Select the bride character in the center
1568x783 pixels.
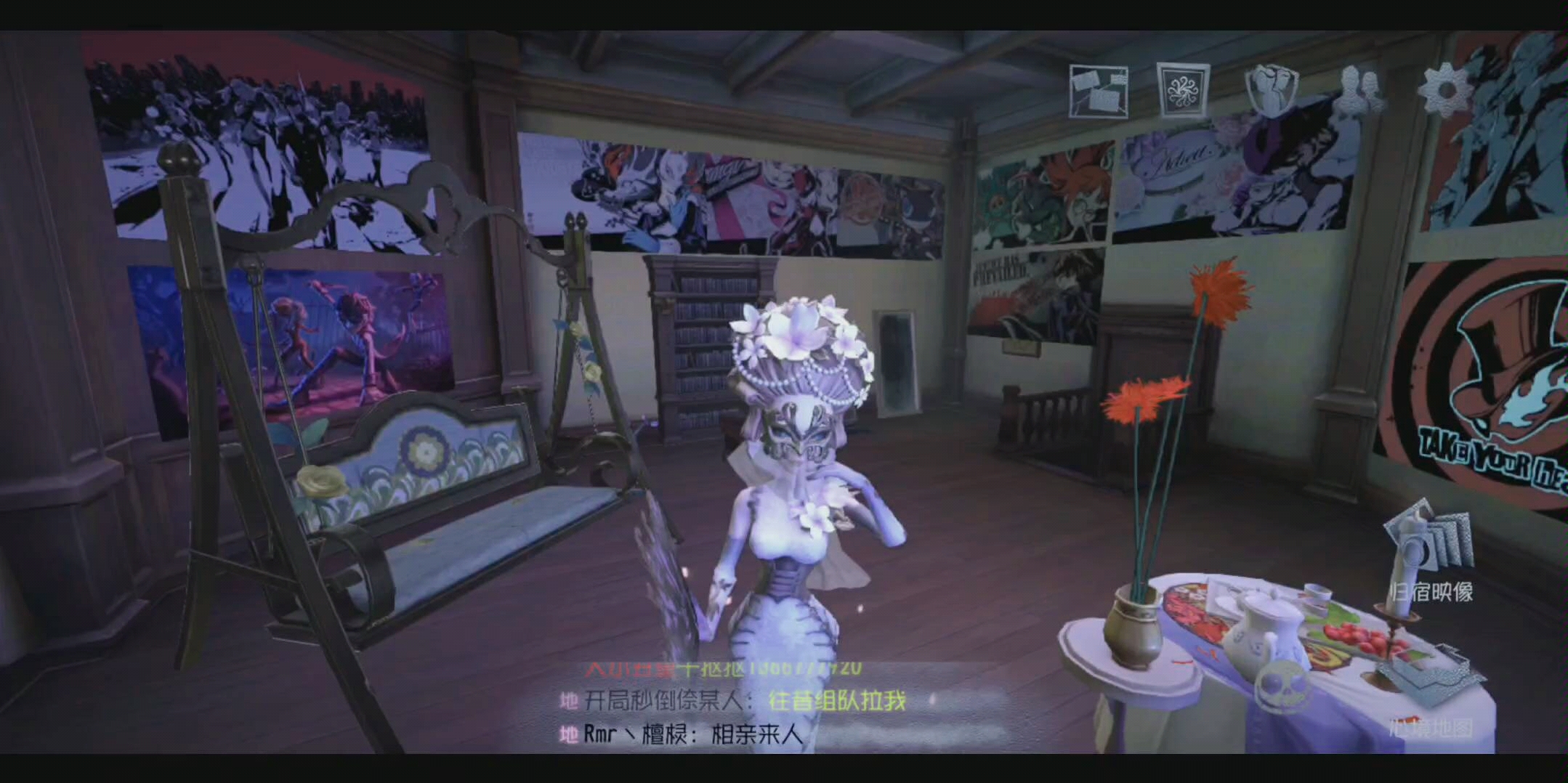[785, 545]
